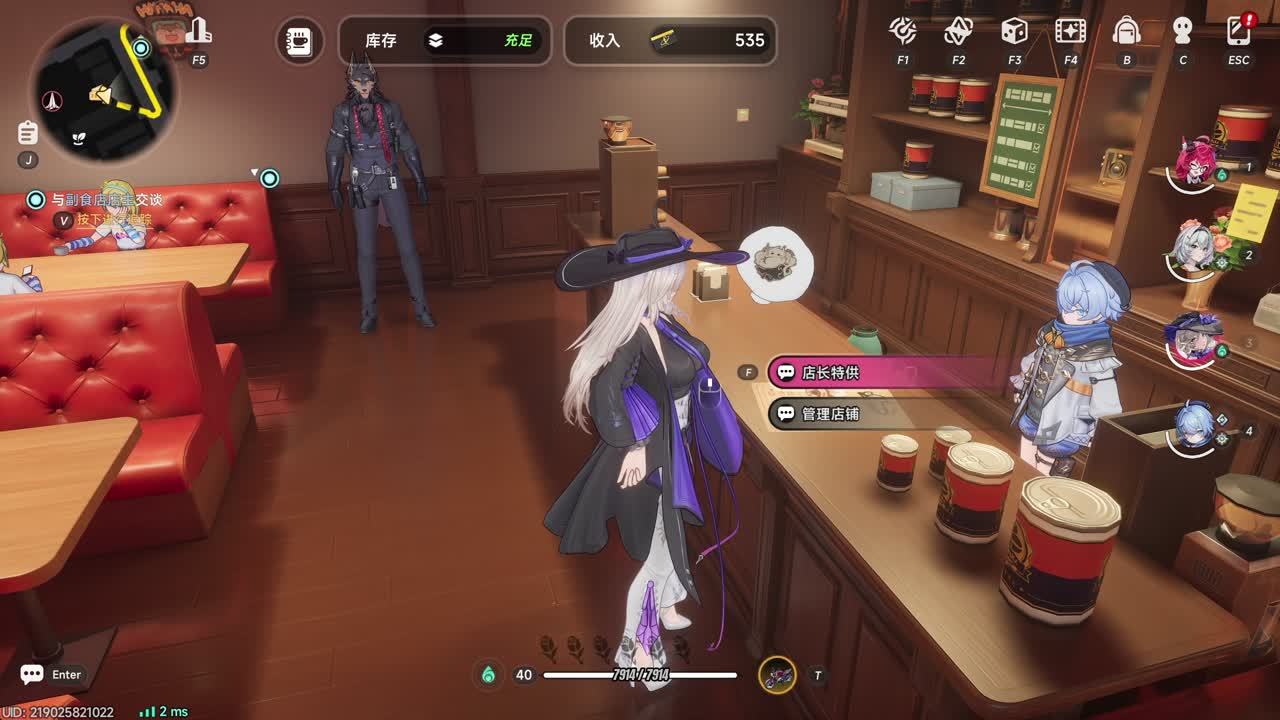Open the city buildings icon
Screen dimensions: 1280x720
pyautogui.click(x=199, y=31)
